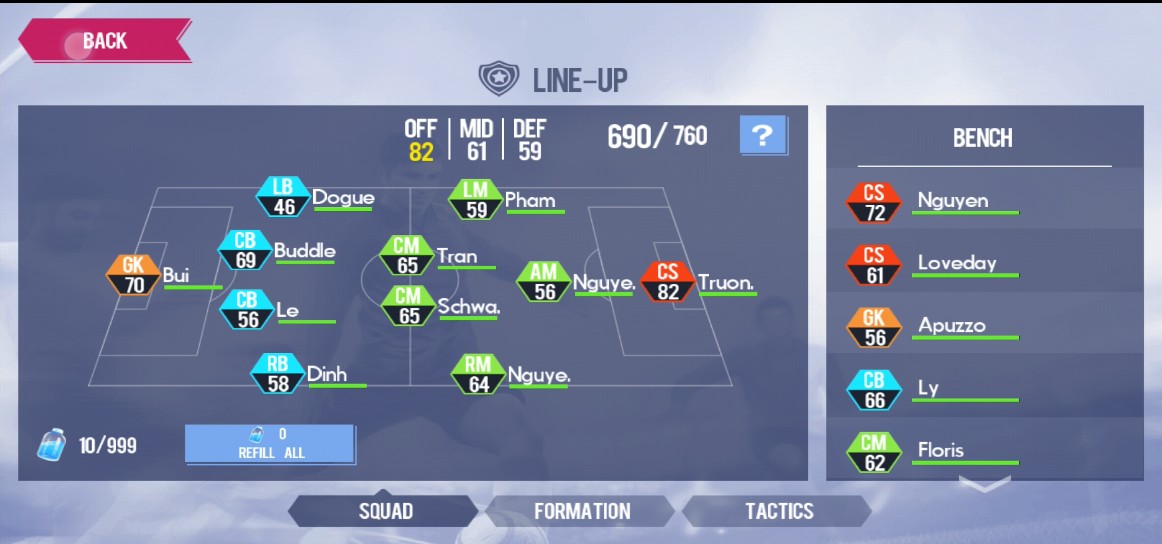The image size is (1162, 544).
Task: Select right back Dinh
Action: [x=278, y=374]
